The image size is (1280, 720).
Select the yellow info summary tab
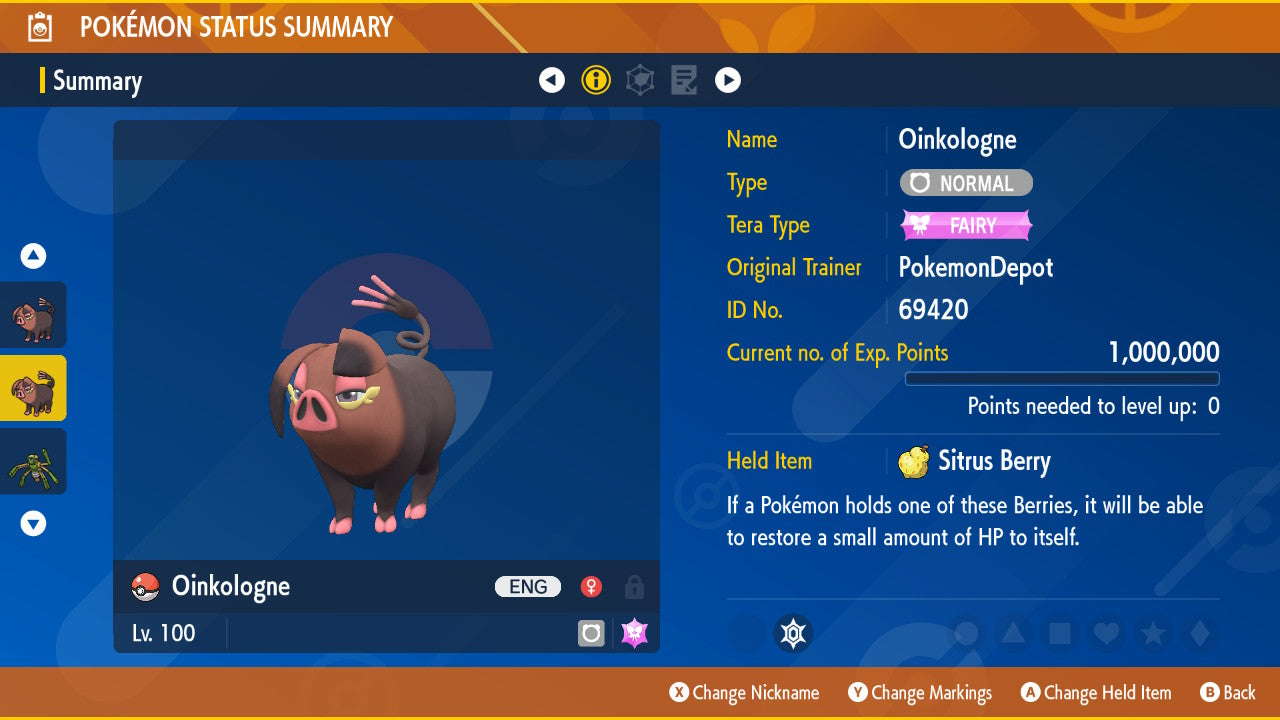click(x=596, y=81)
